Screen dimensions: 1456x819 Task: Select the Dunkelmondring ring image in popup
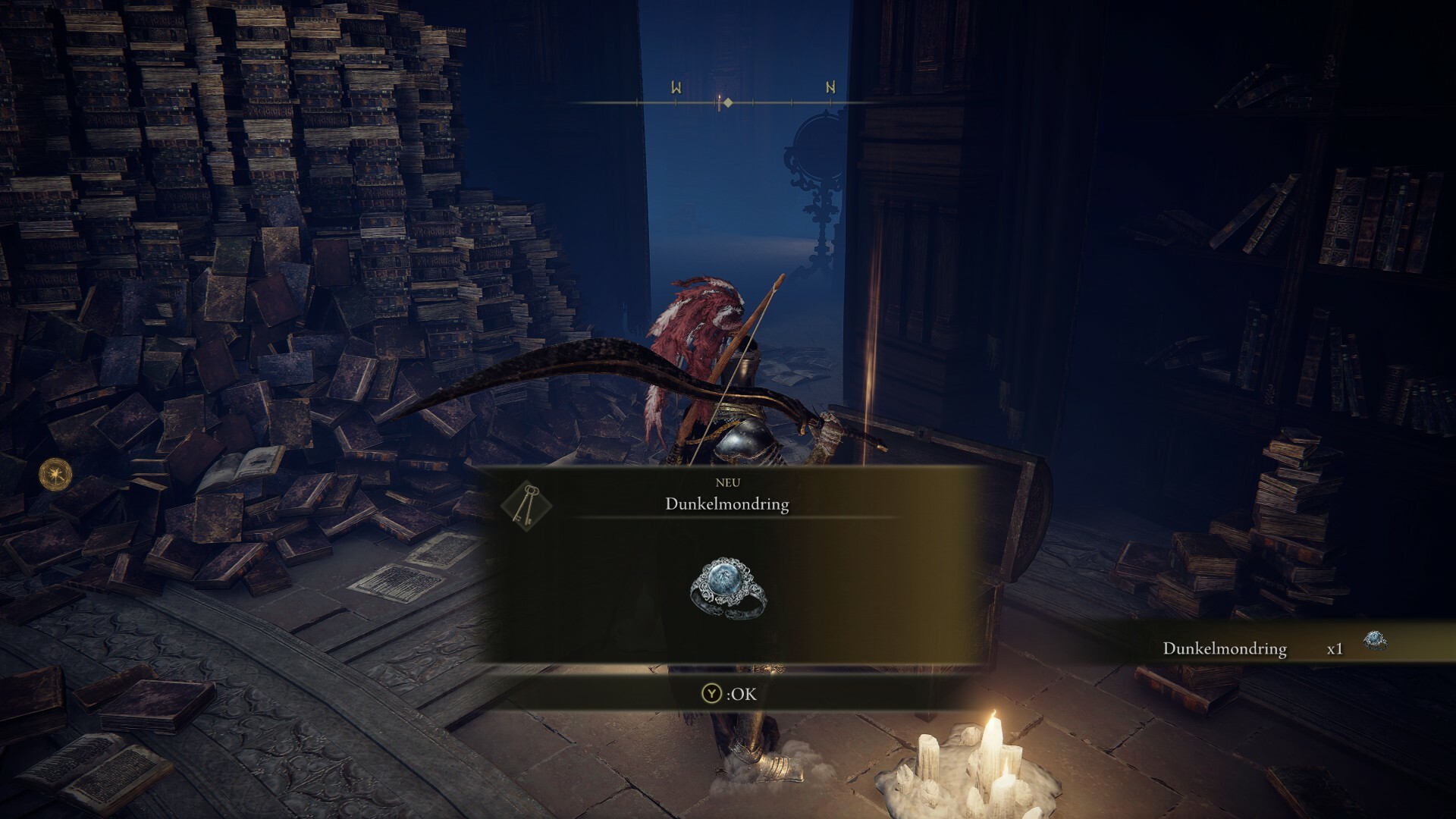pyautogui.click(x=728, y=589)
